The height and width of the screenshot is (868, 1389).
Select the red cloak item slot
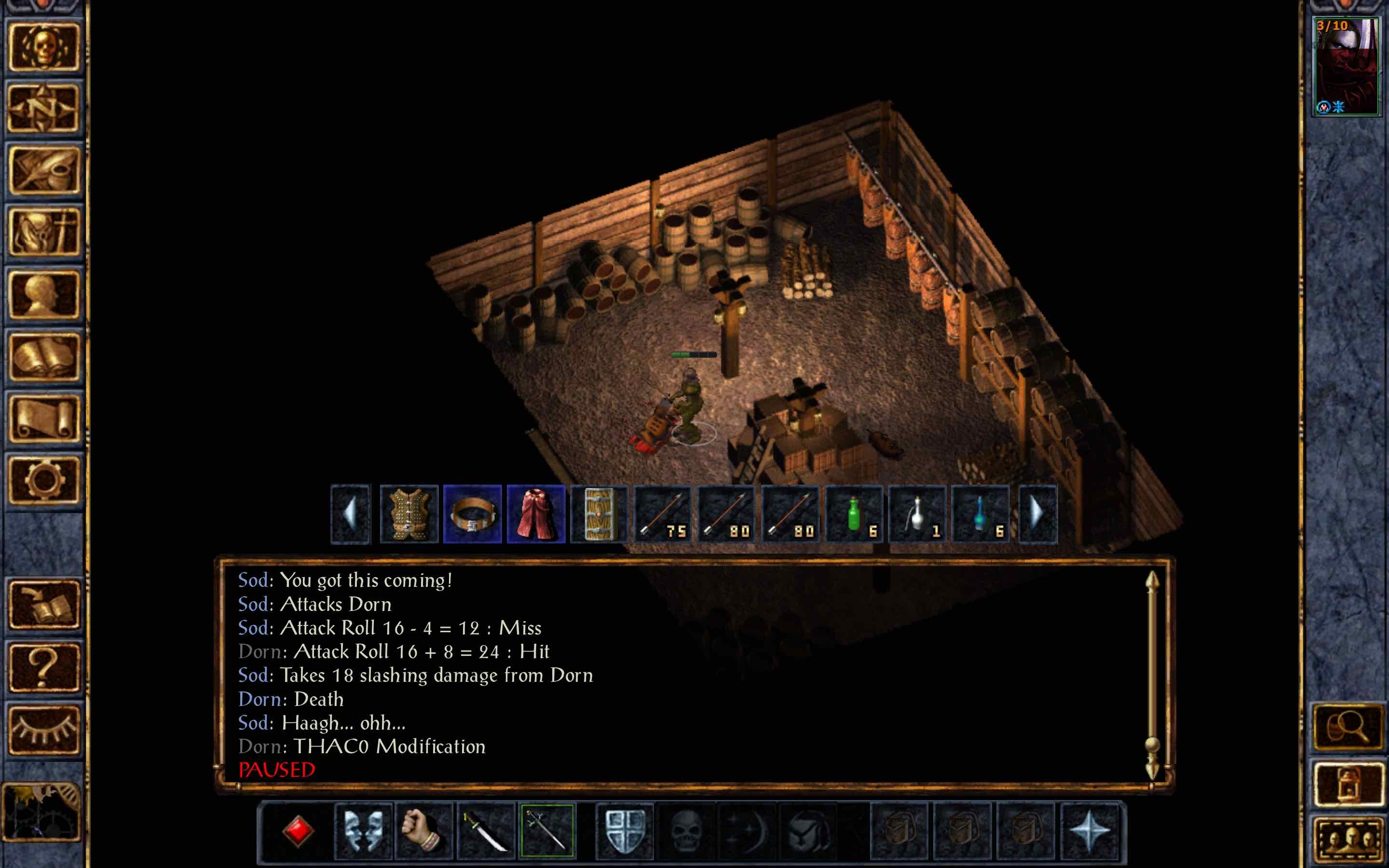(x=535, y=515)
